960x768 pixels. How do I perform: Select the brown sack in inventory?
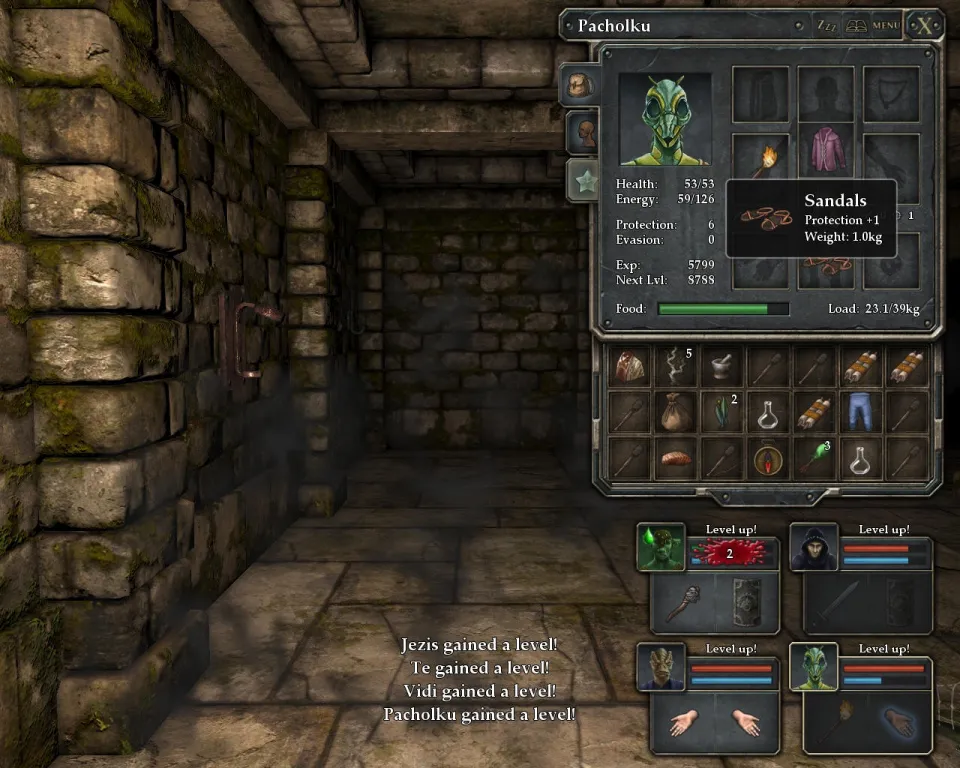coord(674,412)
